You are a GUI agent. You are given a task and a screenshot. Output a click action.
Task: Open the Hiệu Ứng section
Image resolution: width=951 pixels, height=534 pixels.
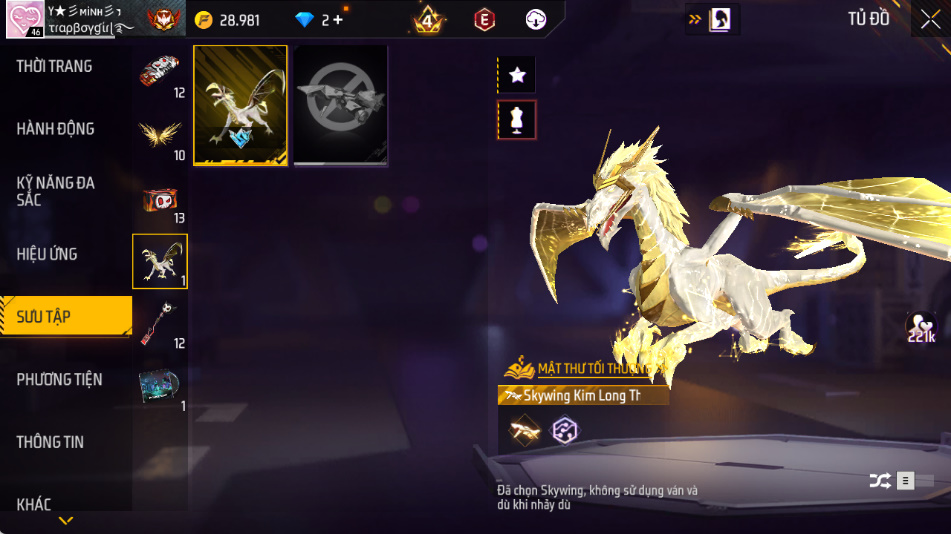[x=47, y=254]
